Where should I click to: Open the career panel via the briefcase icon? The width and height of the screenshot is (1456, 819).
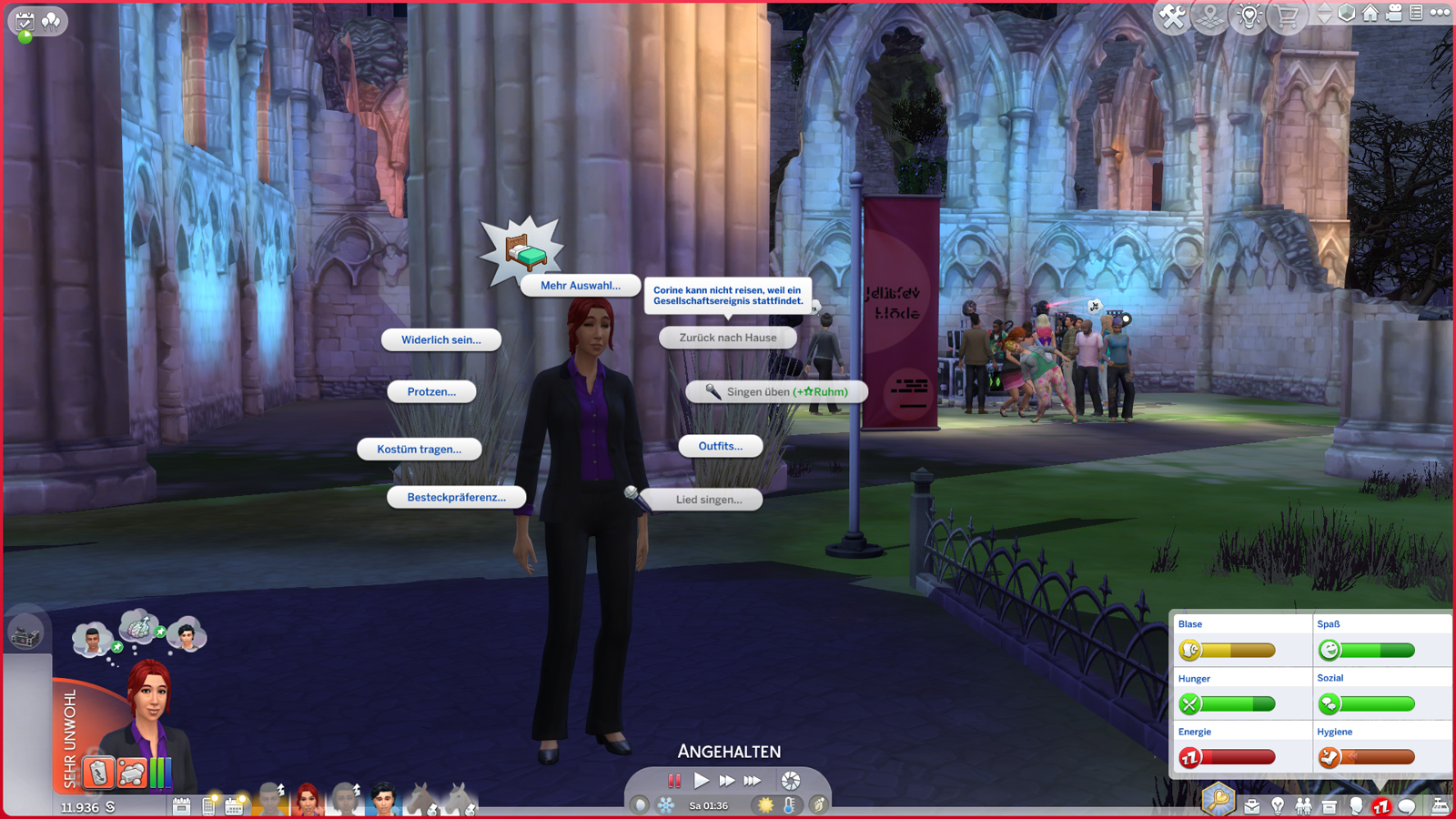tap(1252, 806)
